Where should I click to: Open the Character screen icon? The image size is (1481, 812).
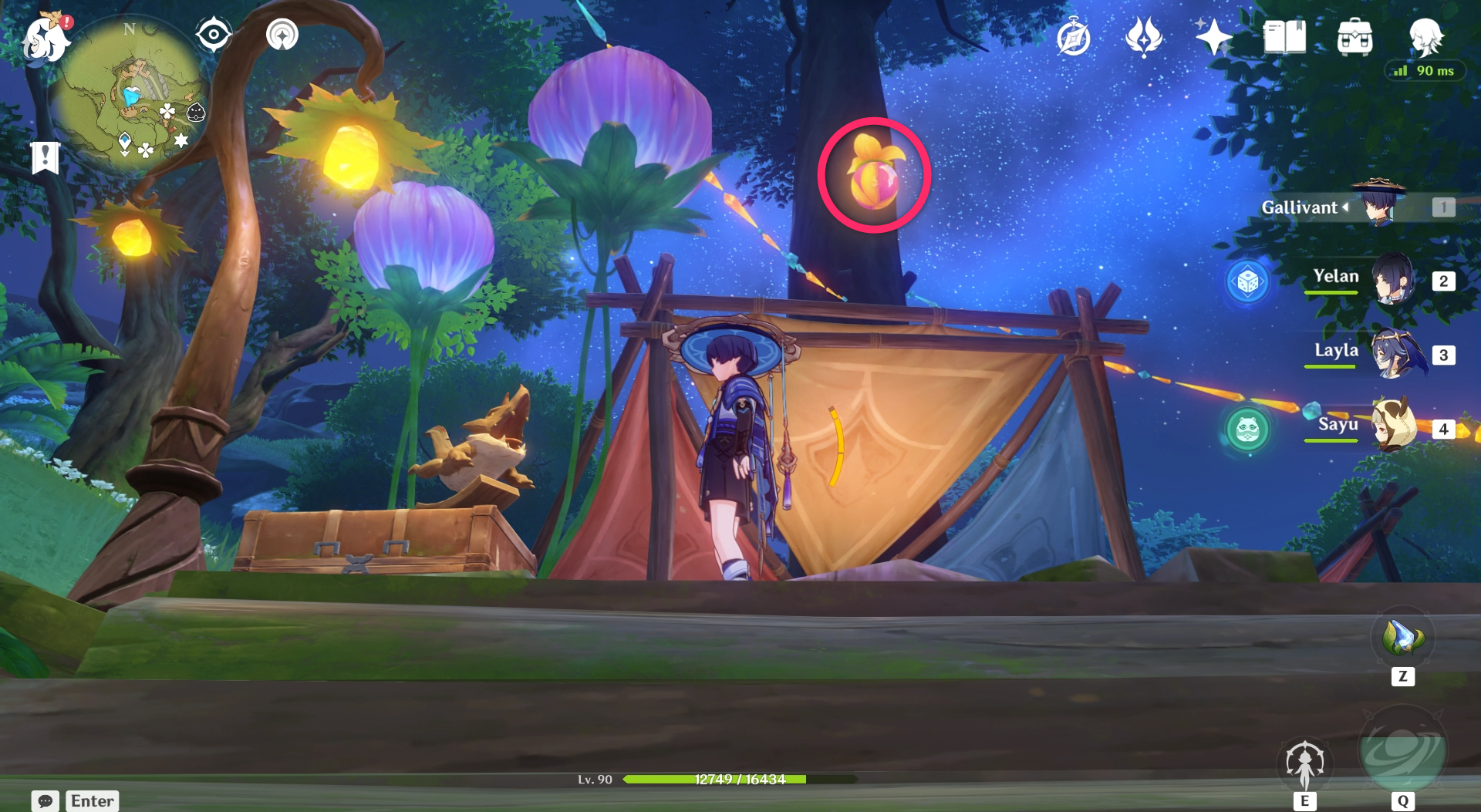(1425, 37)
